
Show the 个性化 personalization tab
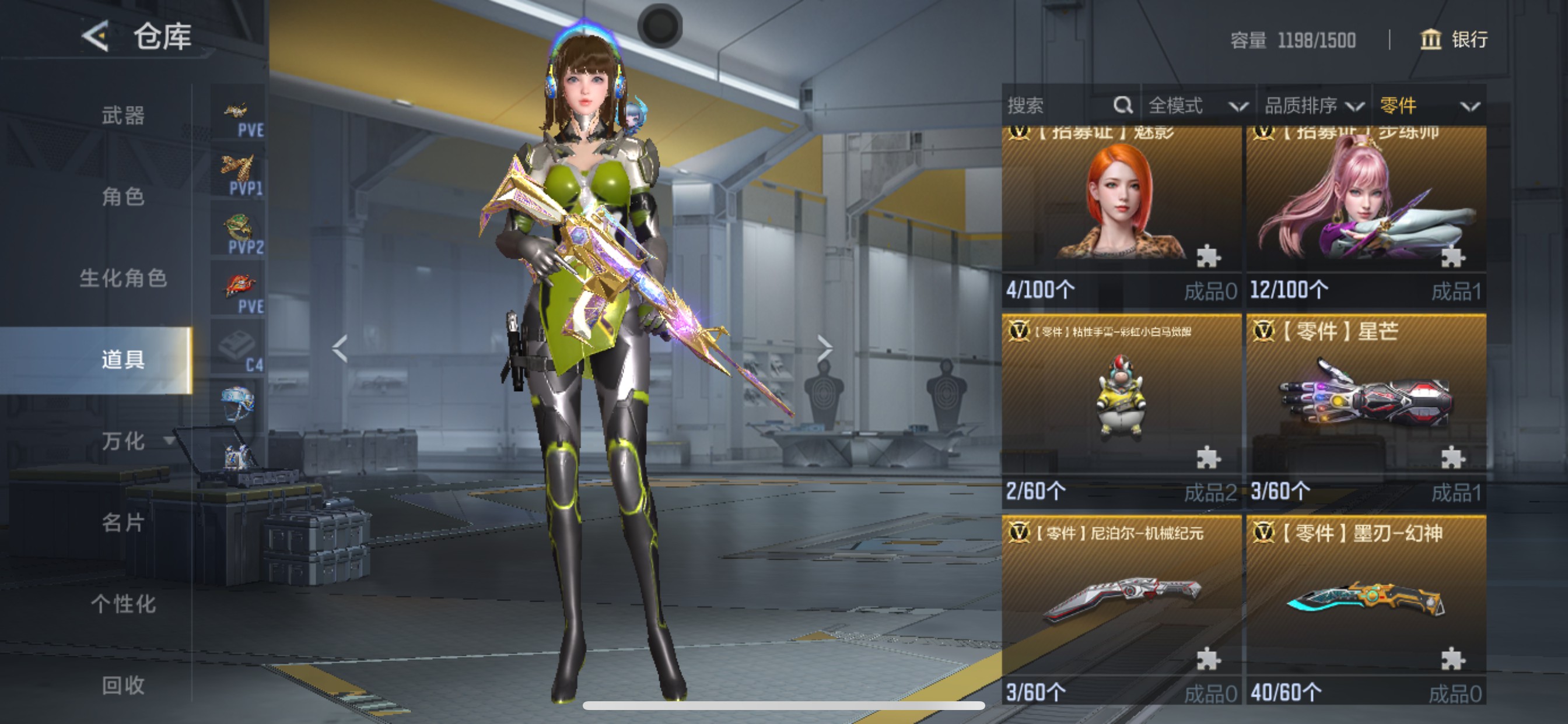(x=123, y=603)
